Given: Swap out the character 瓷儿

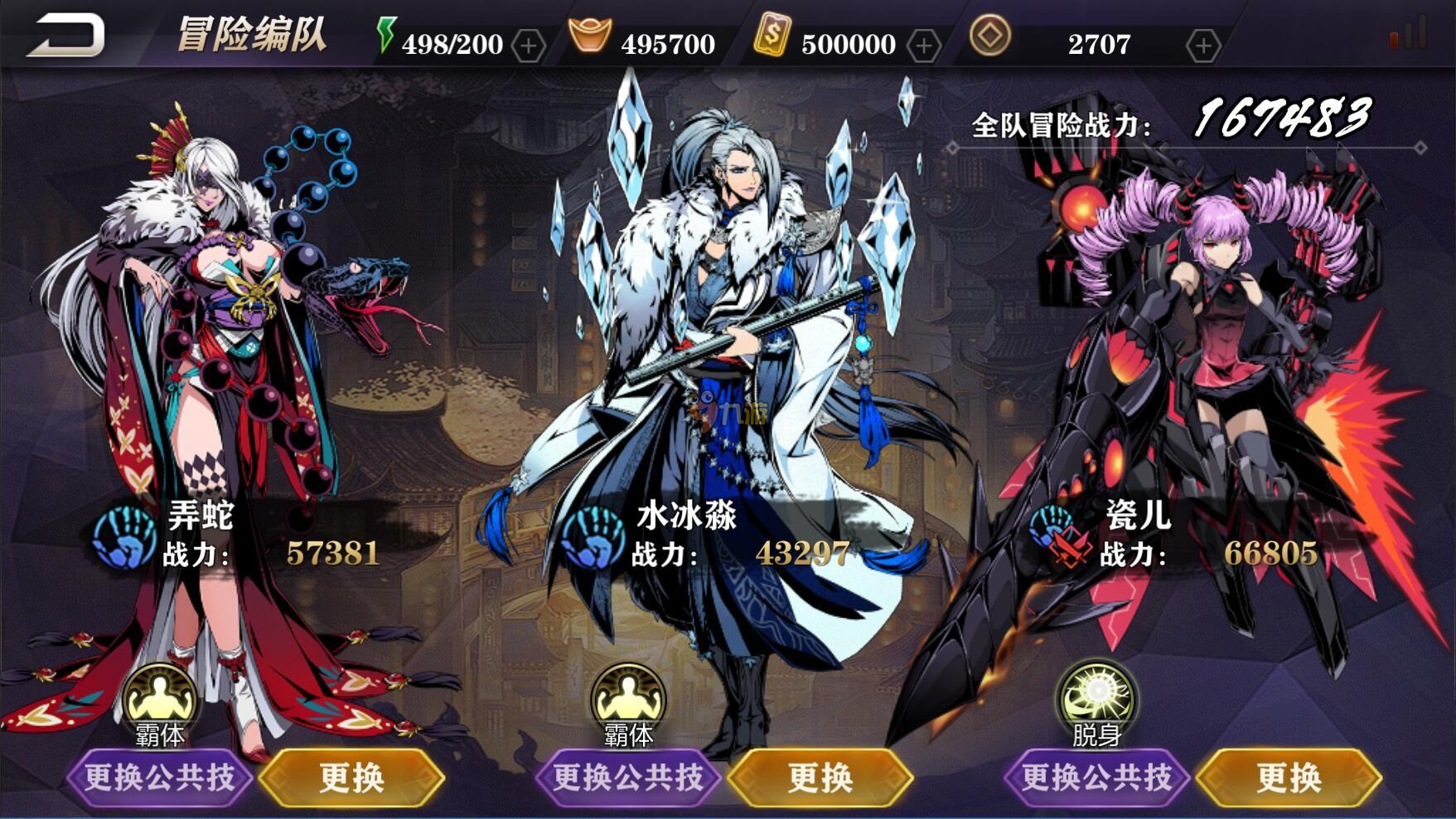Looking at the screenshot, I should click(1289, 778).
